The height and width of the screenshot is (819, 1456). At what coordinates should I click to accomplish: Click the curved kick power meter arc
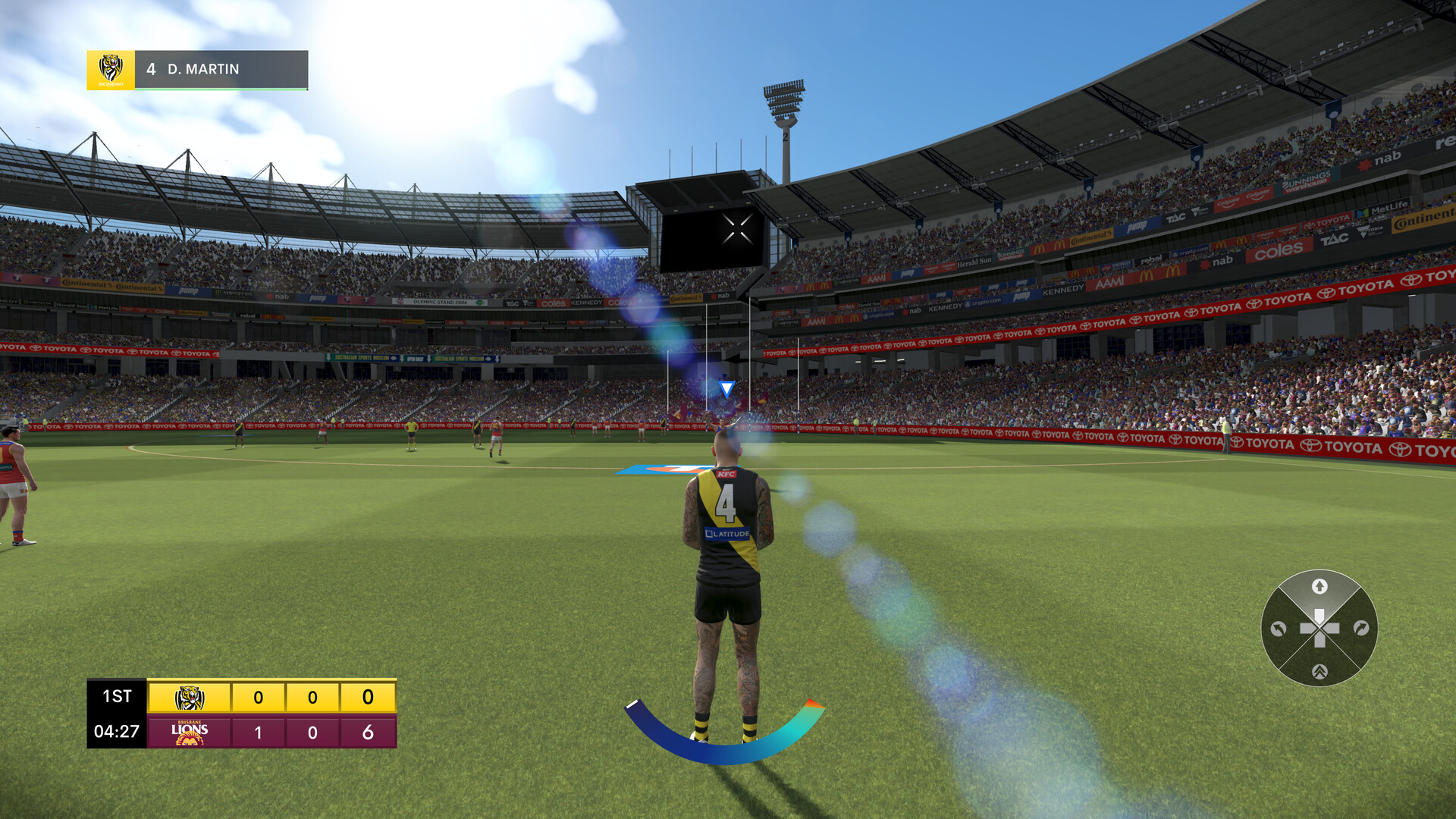point(724,751)
